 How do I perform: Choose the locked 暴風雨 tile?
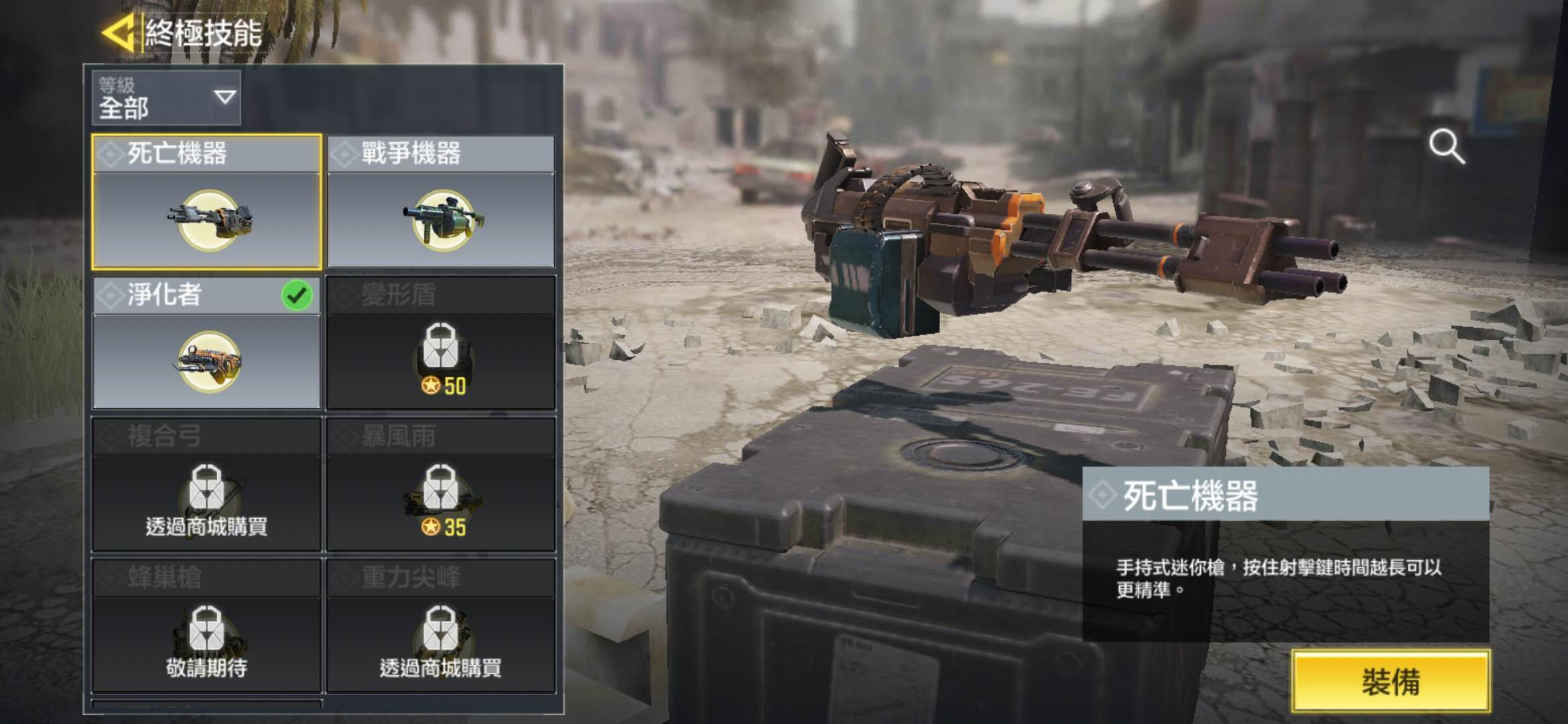[x=441, y=484]
